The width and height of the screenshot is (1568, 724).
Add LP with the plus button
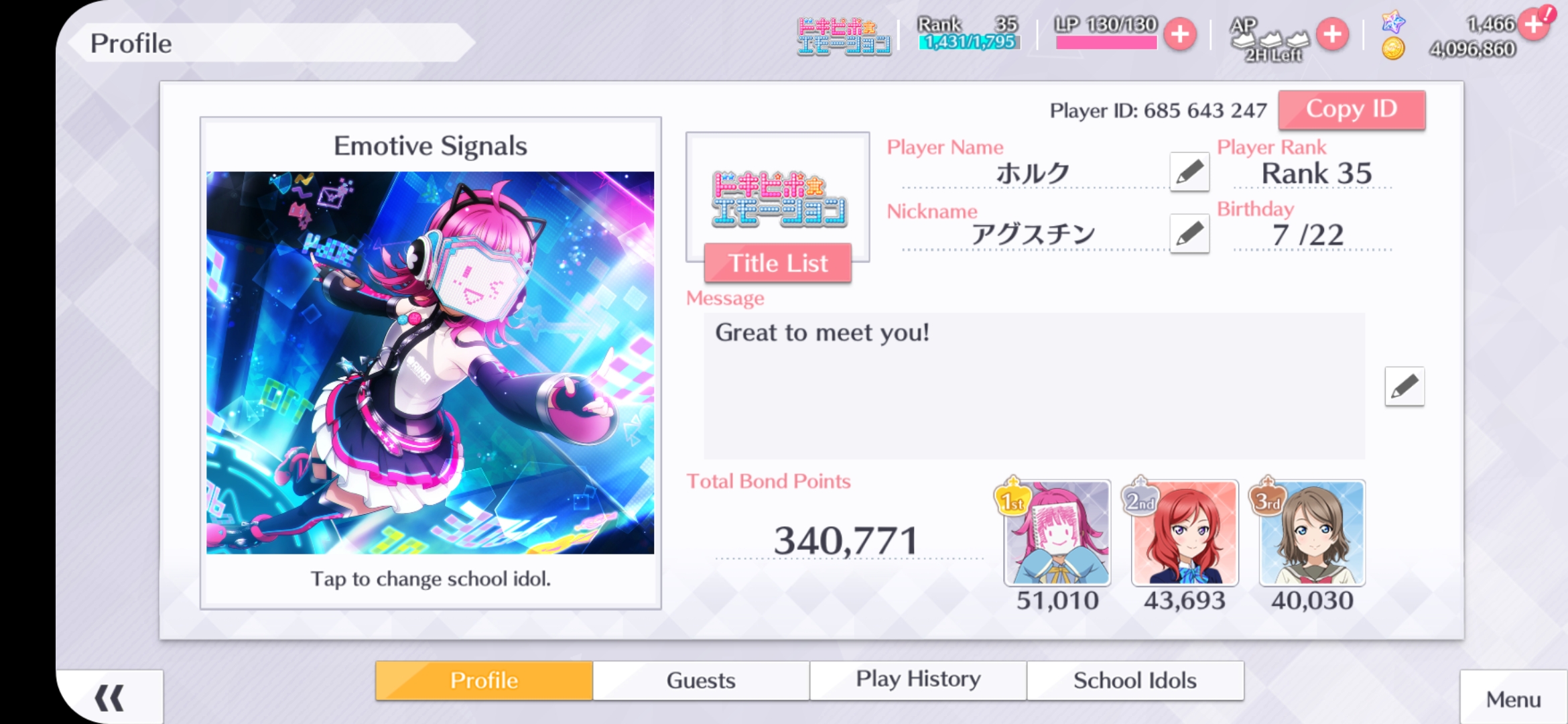point(1180,35)
